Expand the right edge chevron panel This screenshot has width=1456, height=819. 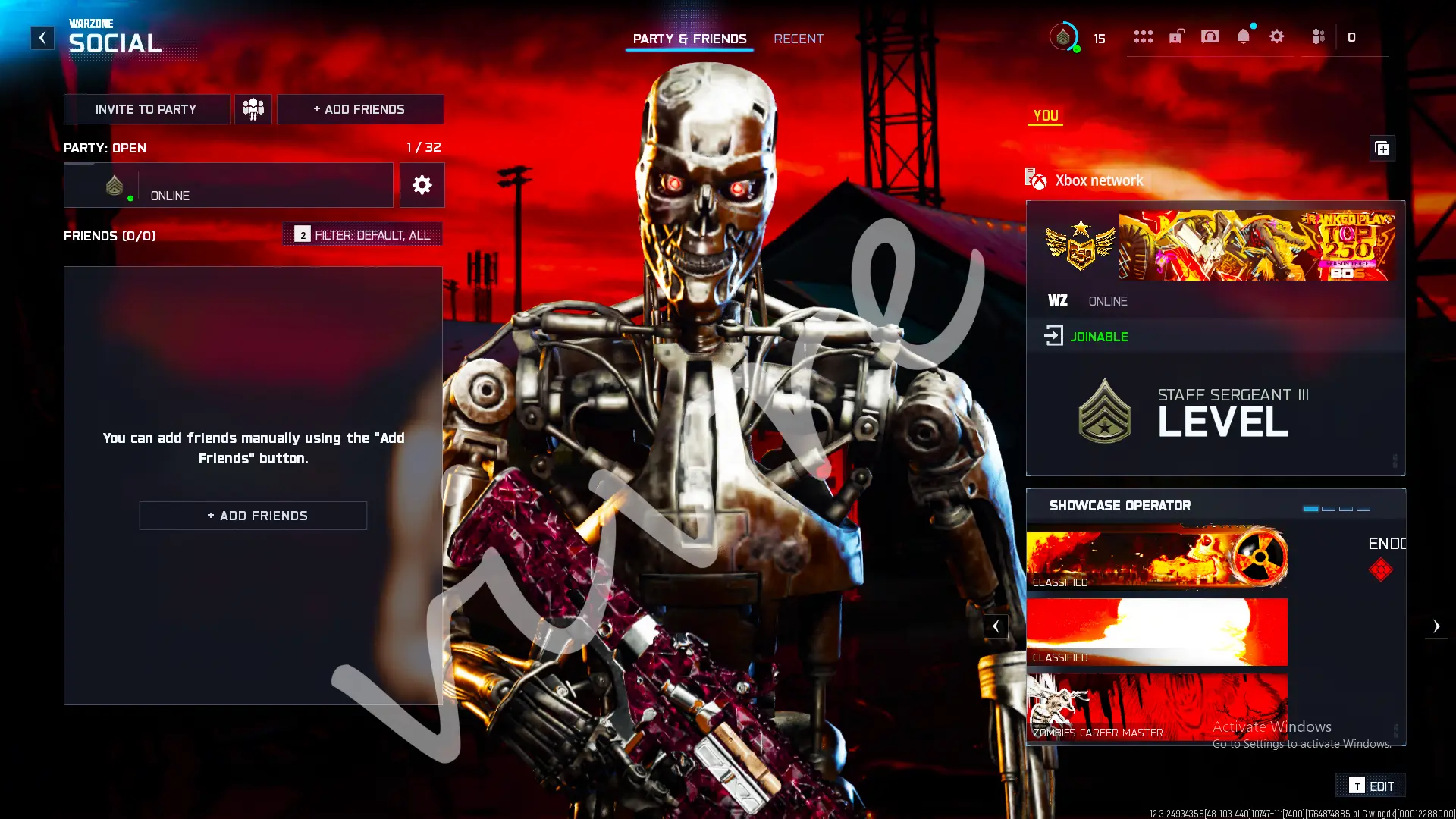(1437, 626)
